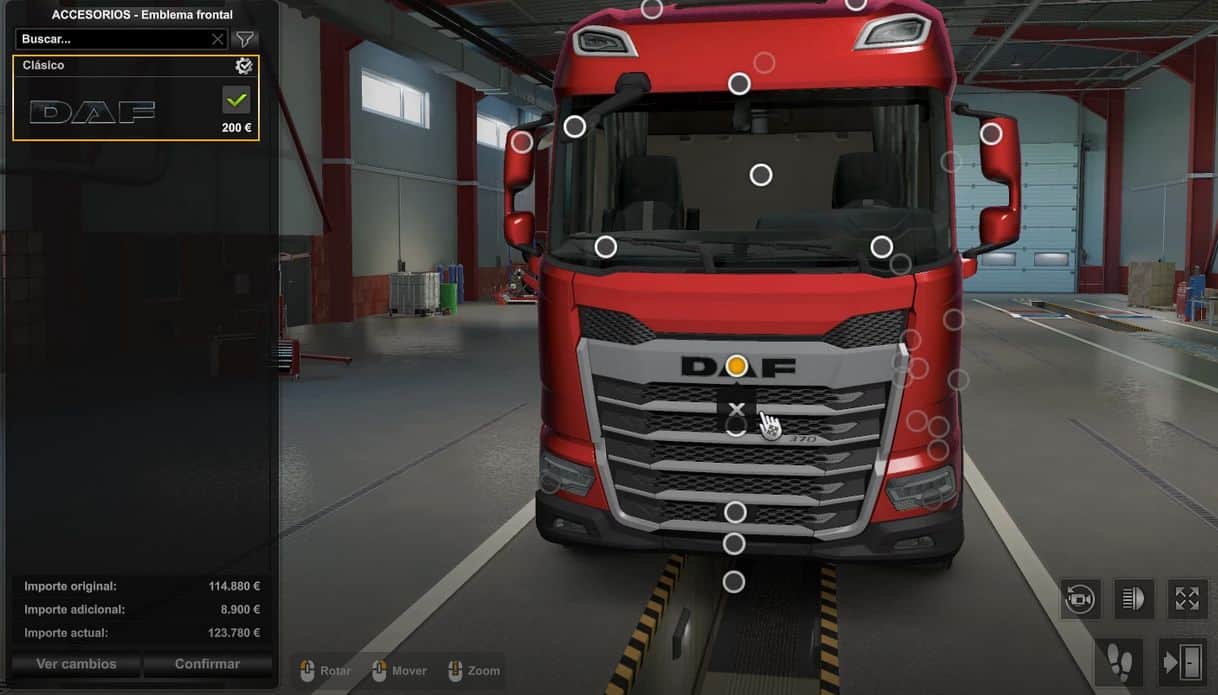This screenshot has width=1218, height=695.
Task: Click the X marker on the grille
Action: click(737, 409)
